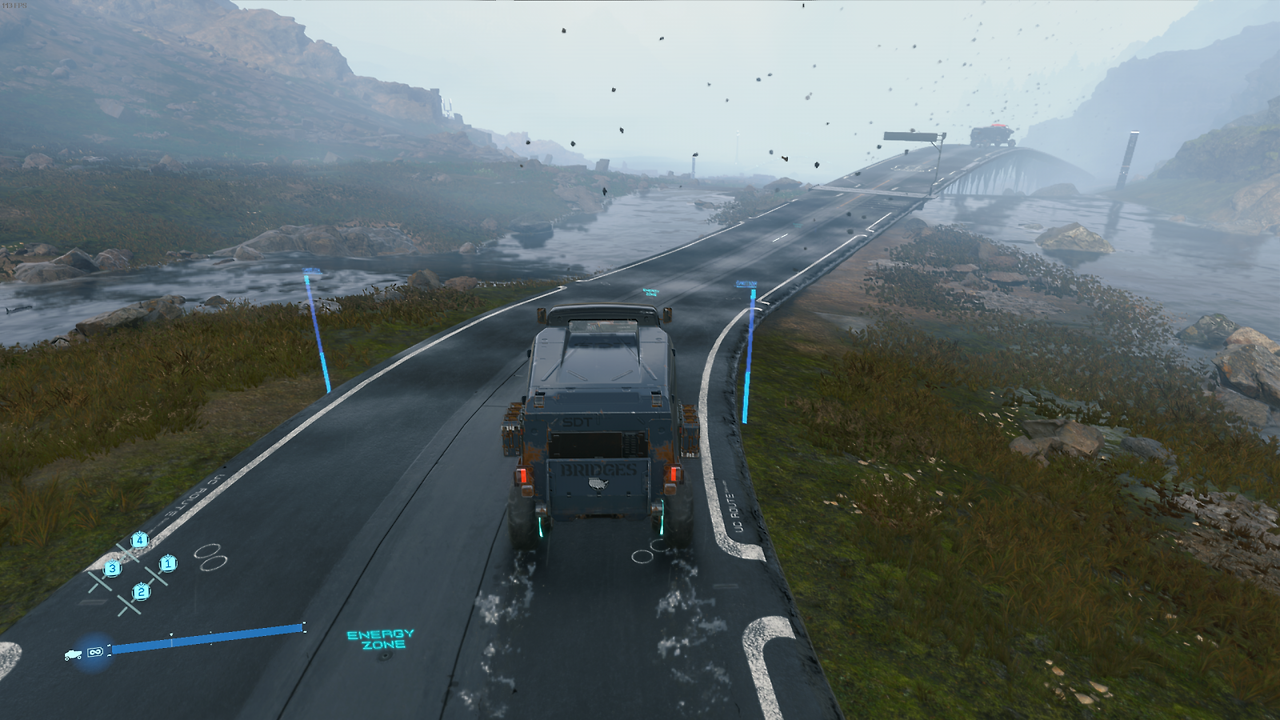Select the number 2 quick slot
1280x720 pixels.
point(141,592)
